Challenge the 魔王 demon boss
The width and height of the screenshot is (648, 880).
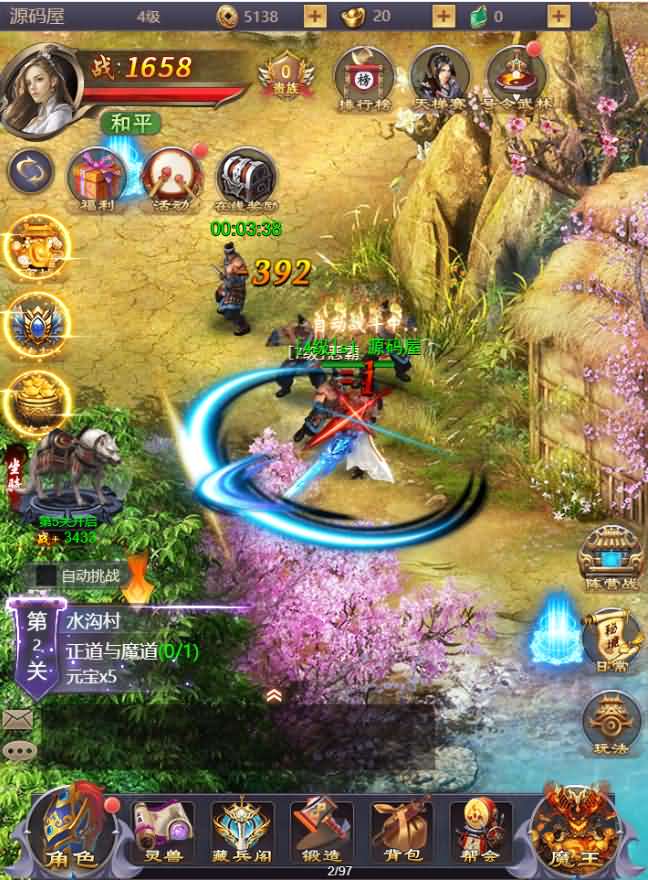[572, 829]
